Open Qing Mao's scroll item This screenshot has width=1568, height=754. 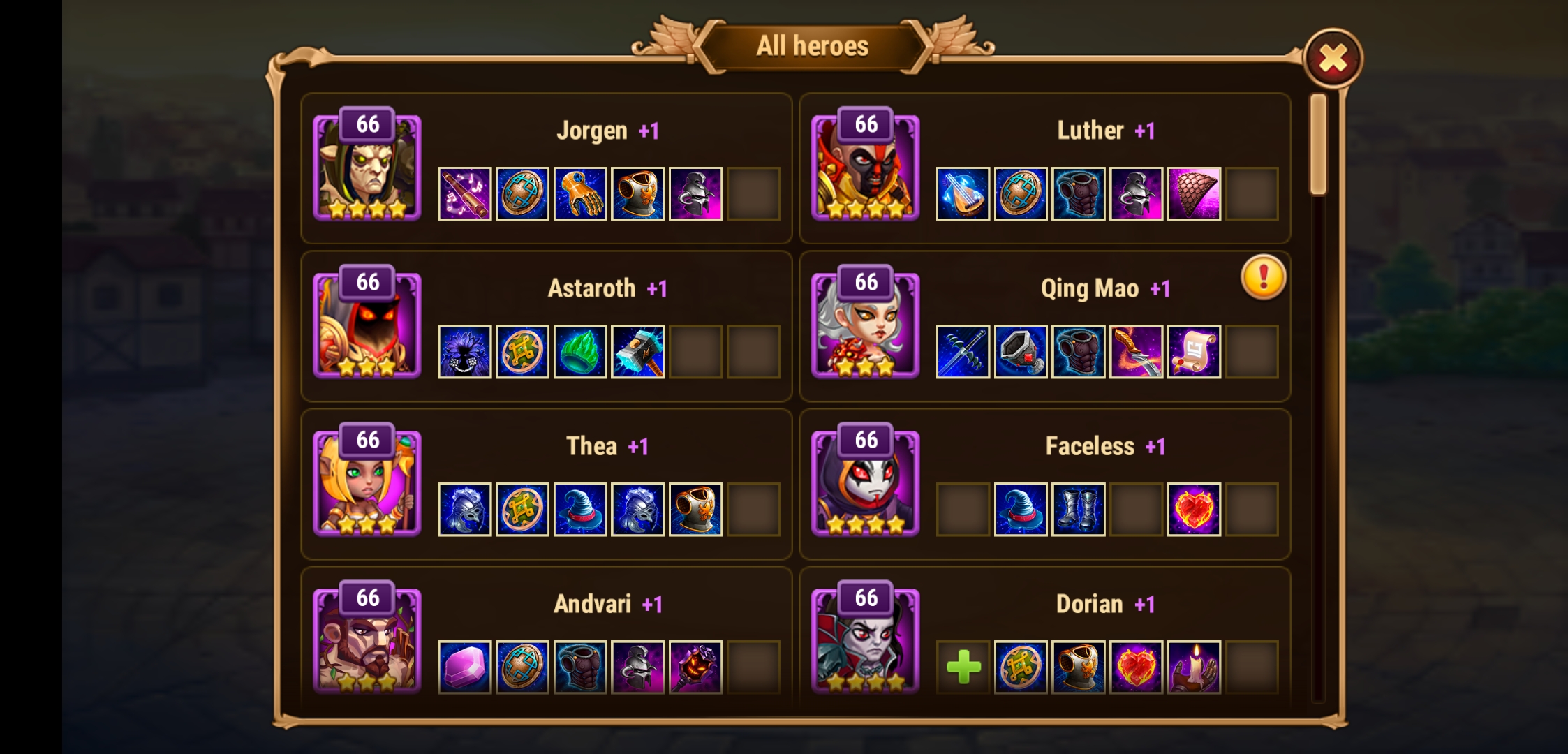tap(1195, 351)
